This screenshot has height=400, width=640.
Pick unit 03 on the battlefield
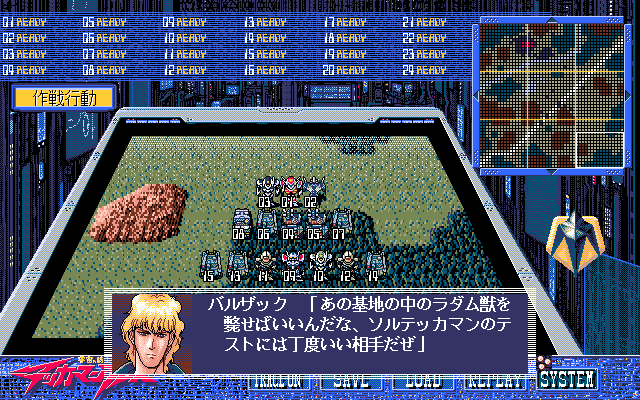(266, 189)
